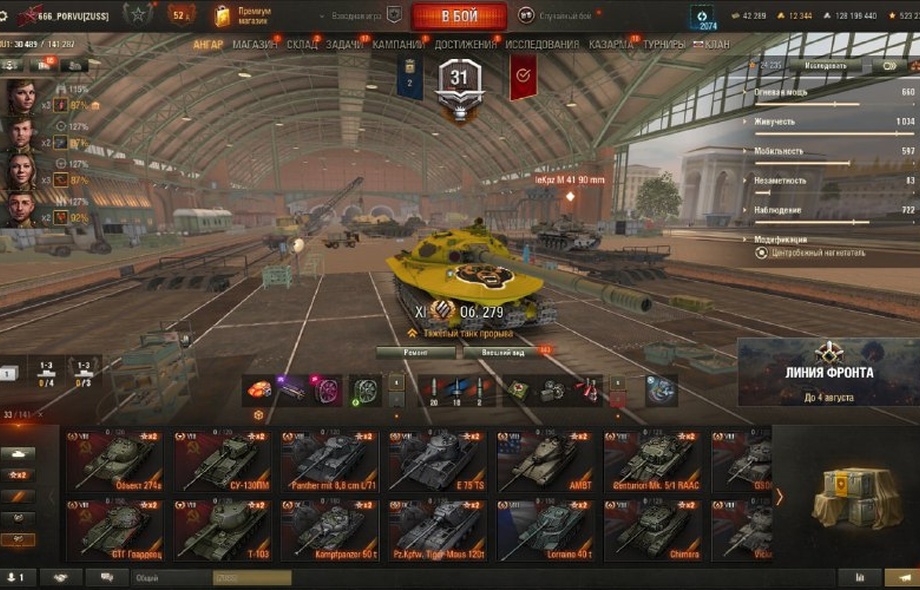Screen dimensions: 920x590
Task: Switch to the ИССЛЕДОВАНИЯ tab
Action: tap(541, 45)
